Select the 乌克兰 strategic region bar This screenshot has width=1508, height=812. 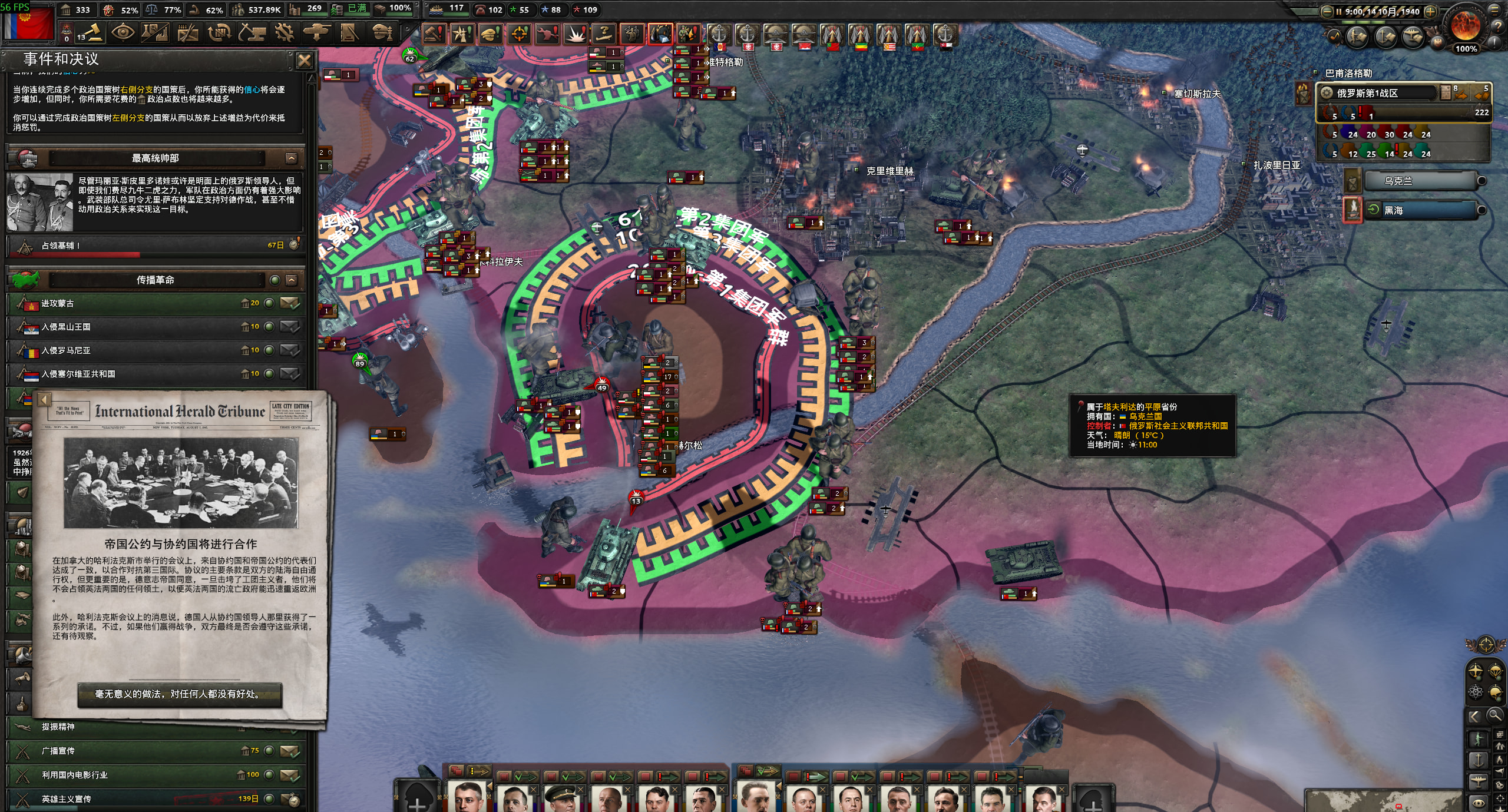click(x=1420, y=181)
